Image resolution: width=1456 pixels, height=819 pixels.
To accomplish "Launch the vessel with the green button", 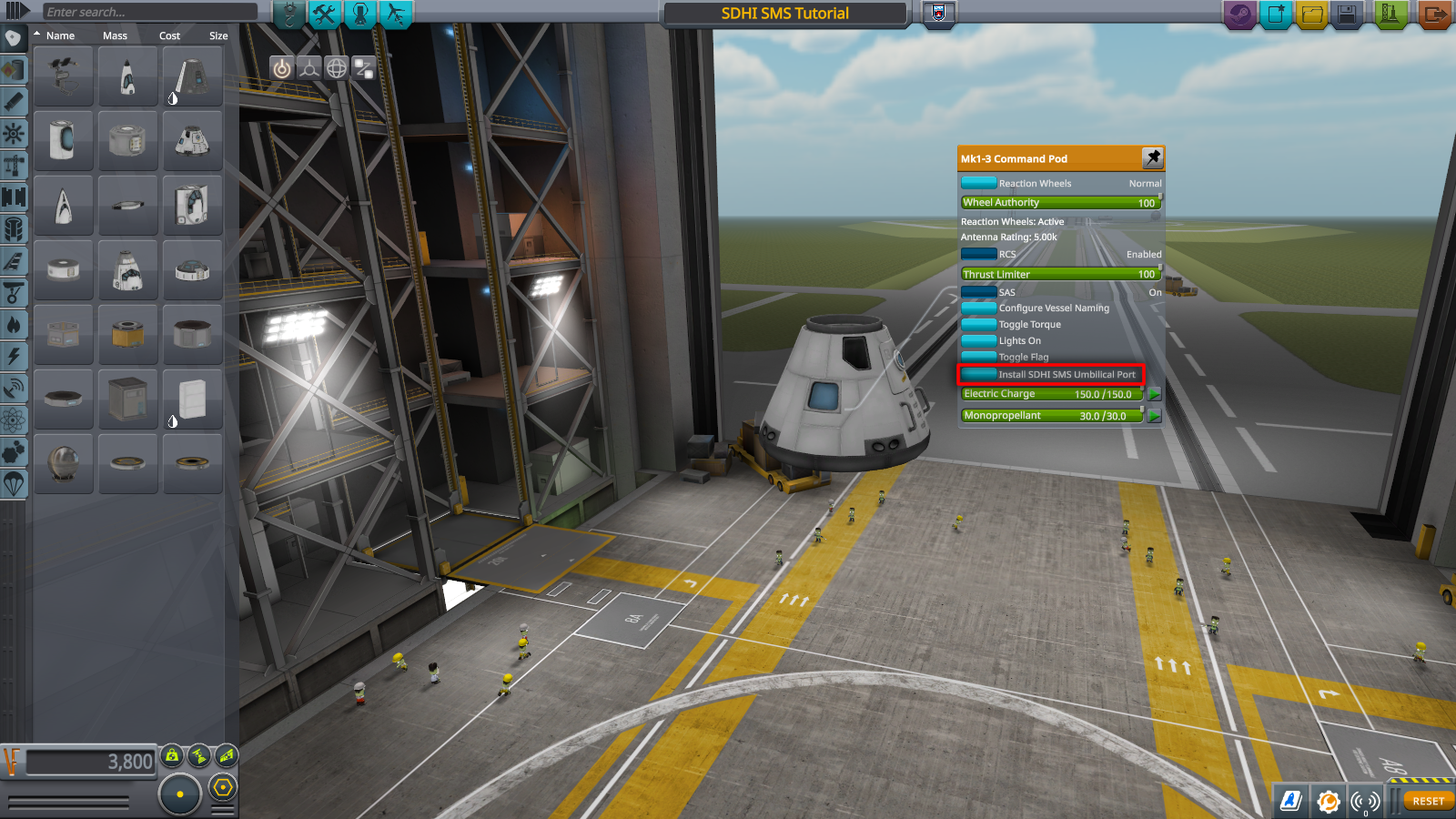I will pyautogui.click(x=1390, y=15).
